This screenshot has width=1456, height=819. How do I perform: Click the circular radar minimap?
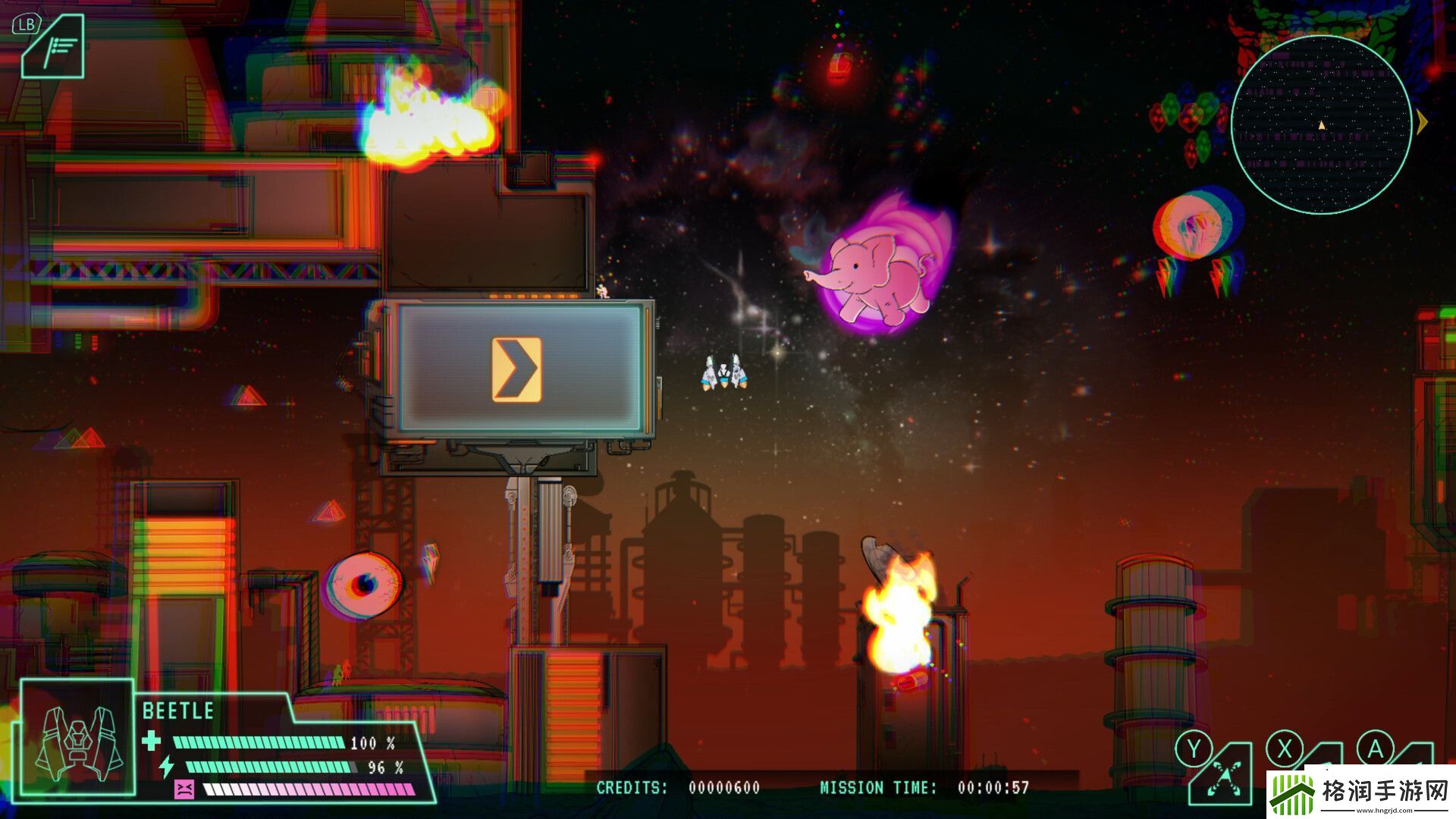[1320, 125]
